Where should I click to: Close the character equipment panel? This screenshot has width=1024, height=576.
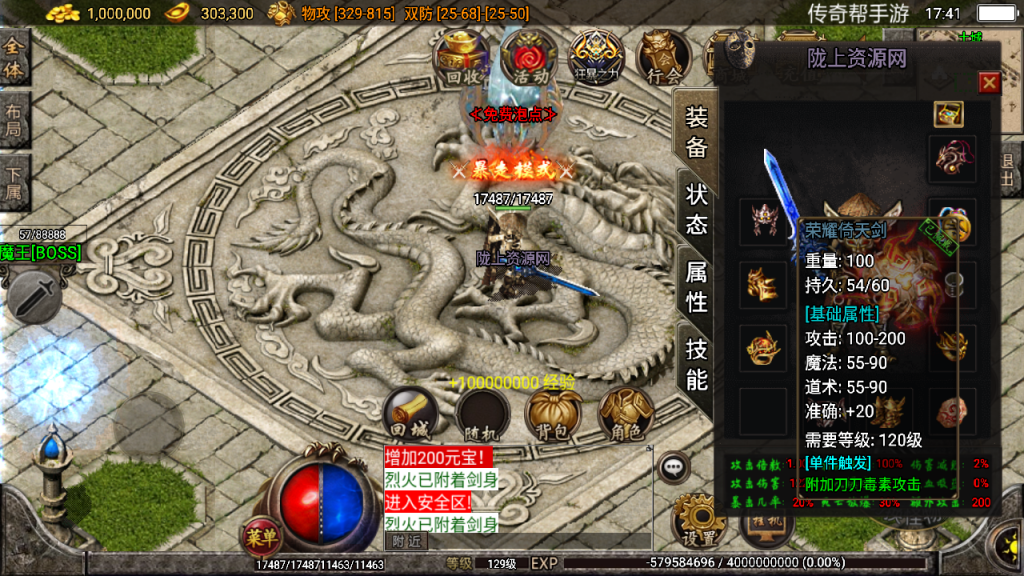(x=989, y=82)
